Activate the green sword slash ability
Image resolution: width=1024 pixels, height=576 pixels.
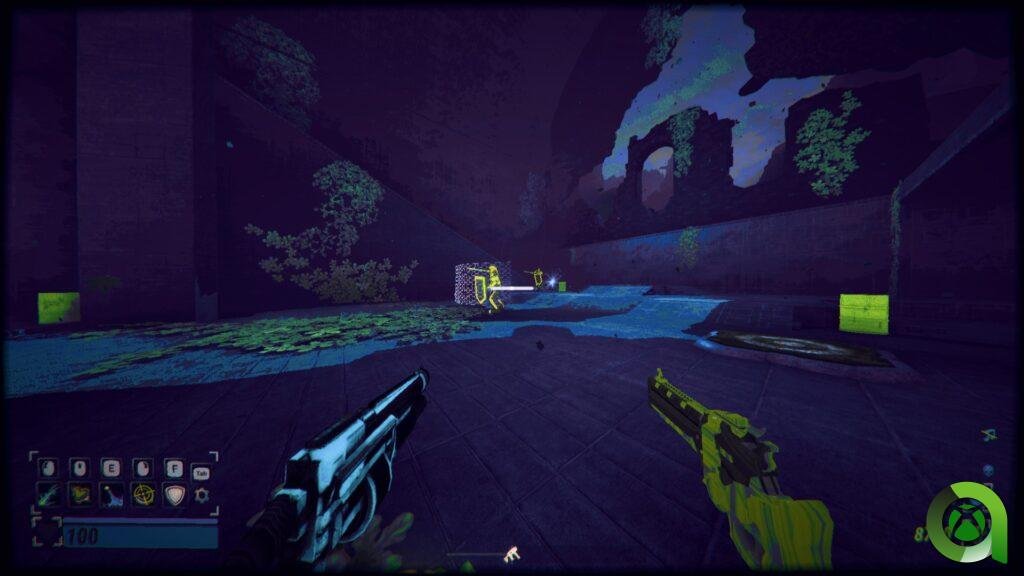[x=48, y=494]
